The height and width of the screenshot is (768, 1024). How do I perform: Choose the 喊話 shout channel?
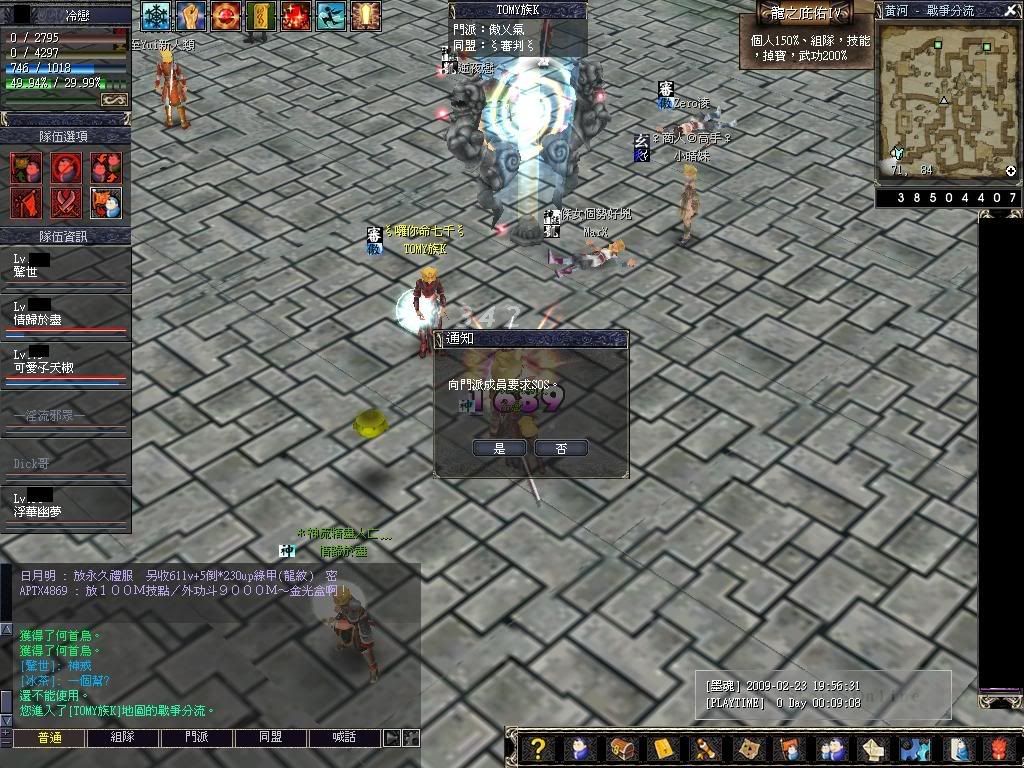345,738
